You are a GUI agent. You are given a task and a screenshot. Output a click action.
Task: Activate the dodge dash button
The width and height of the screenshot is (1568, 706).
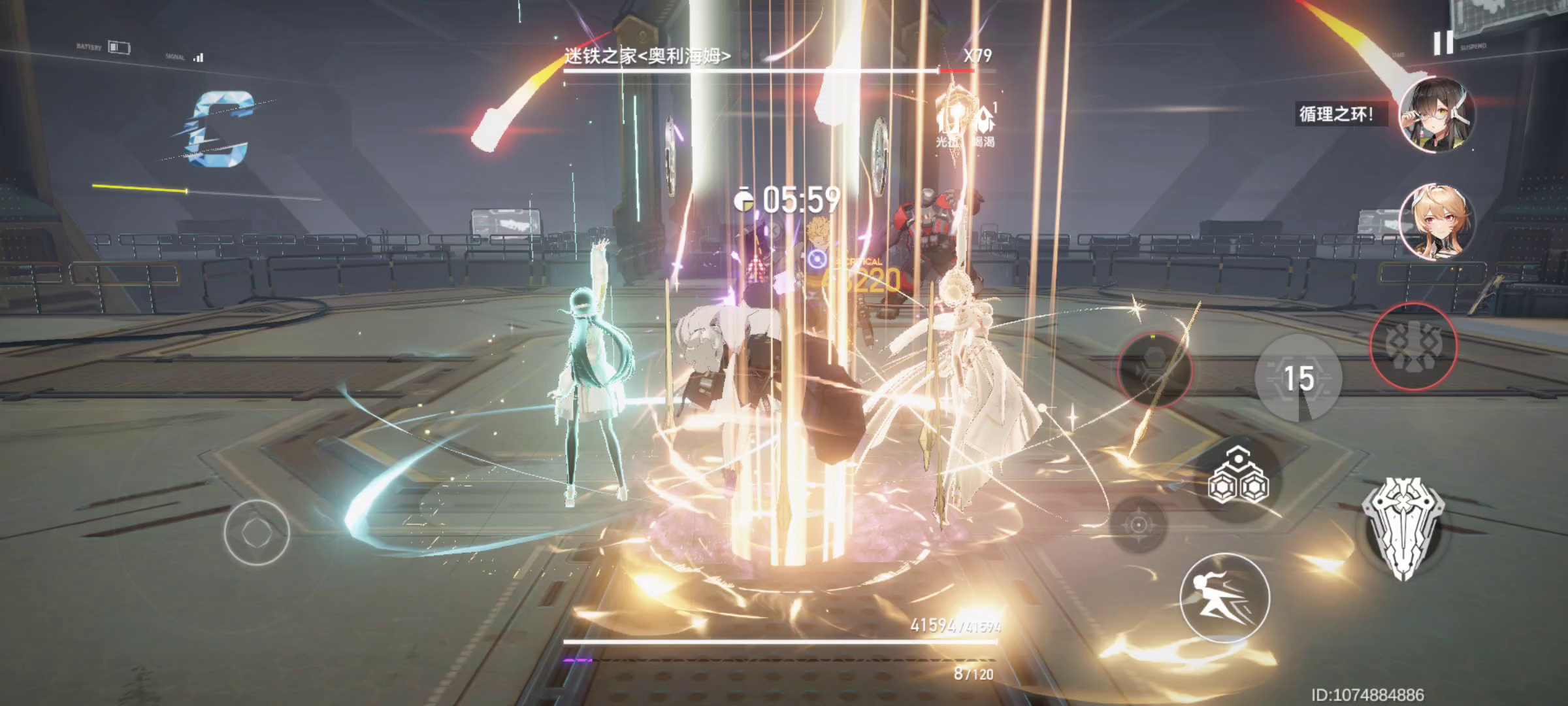pyautogui.click(x=1224, y=597)
